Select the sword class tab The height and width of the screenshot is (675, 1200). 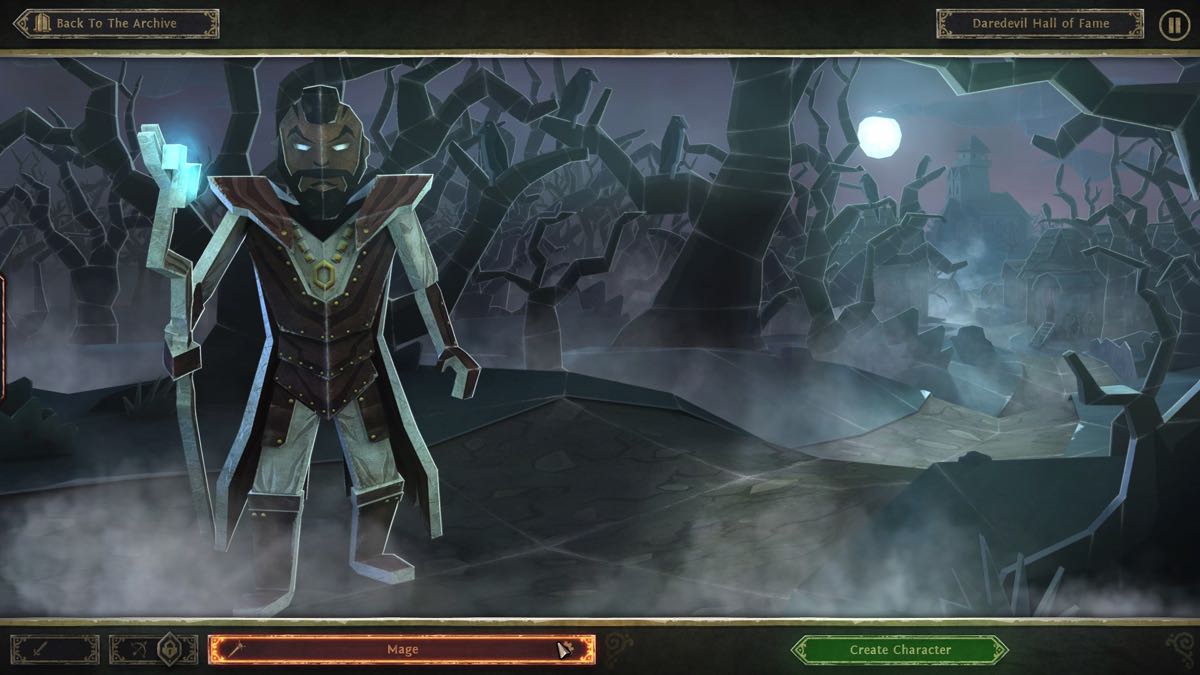pyautogui.click(x=54, y=650)
